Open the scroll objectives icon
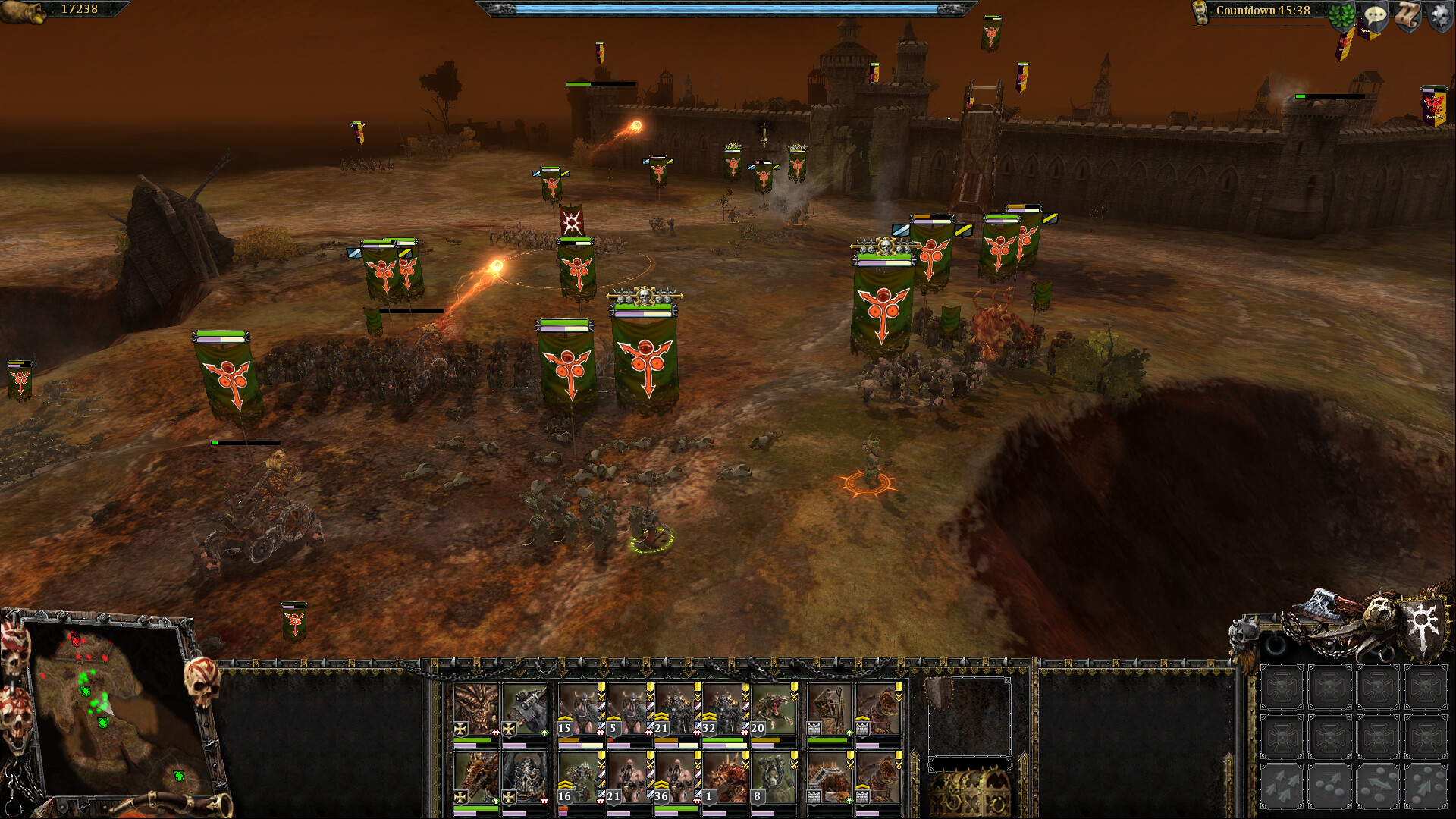Viewport: 1456px width, 819px height. point(1407,15)
